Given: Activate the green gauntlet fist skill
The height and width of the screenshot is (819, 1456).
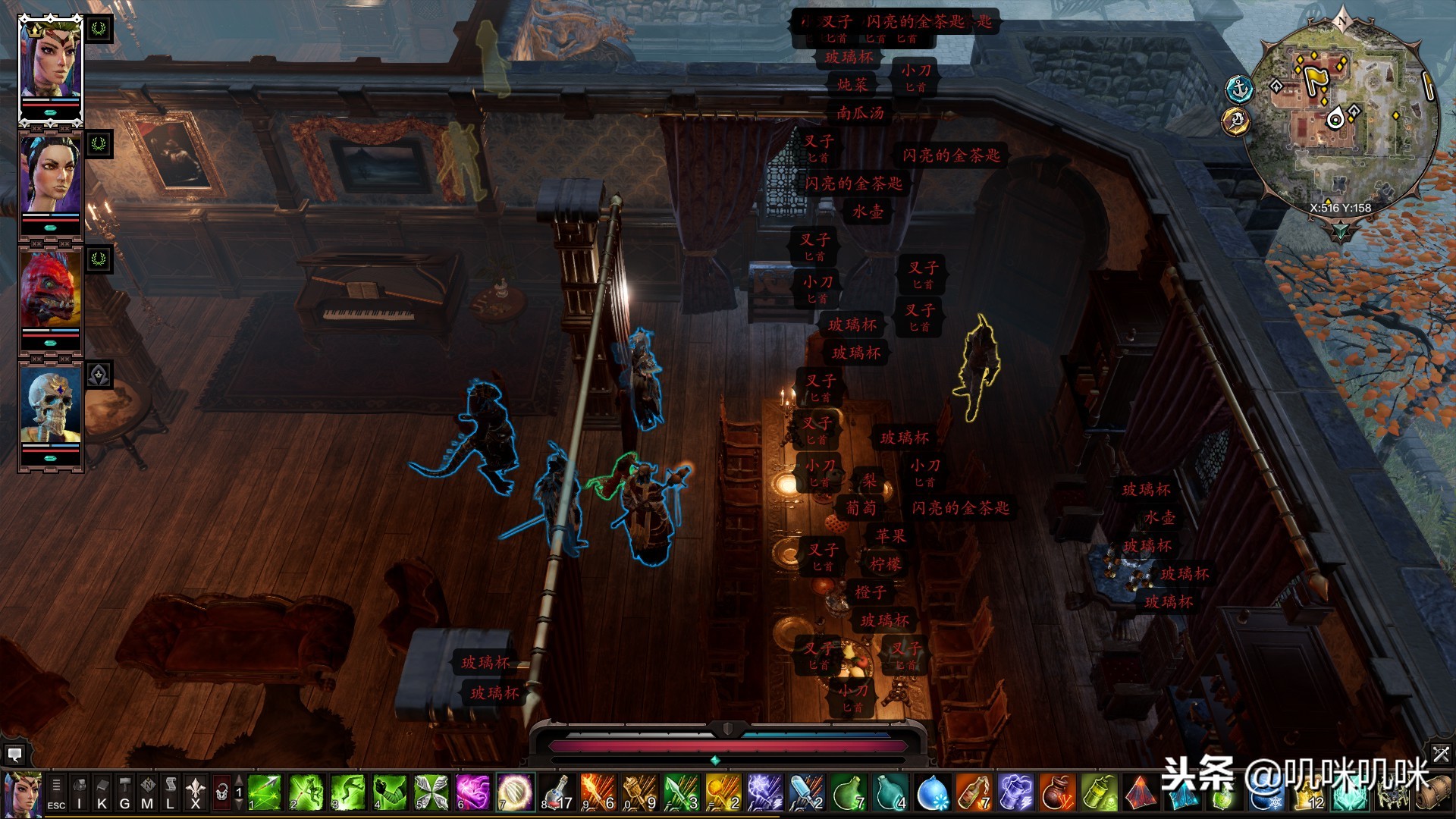Looking at the screenshot, I should pyautogui.click(x=390, y=793).
